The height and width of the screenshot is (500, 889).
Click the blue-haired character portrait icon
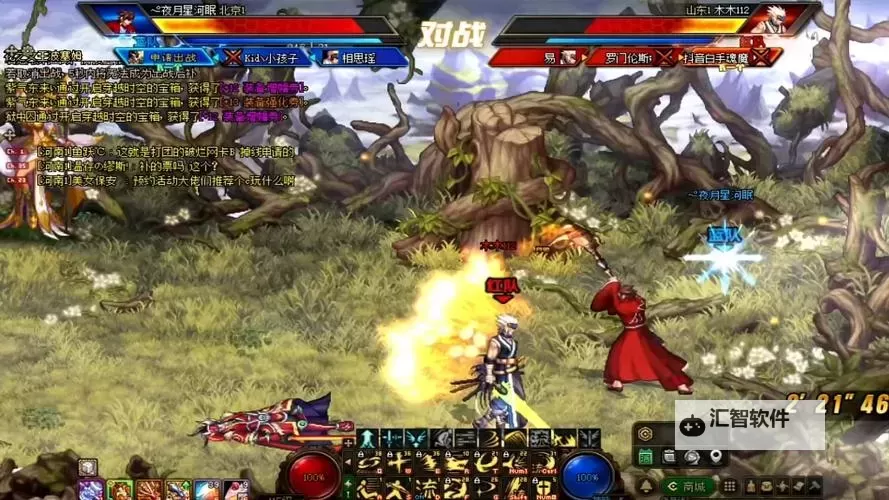coord(91,490)
